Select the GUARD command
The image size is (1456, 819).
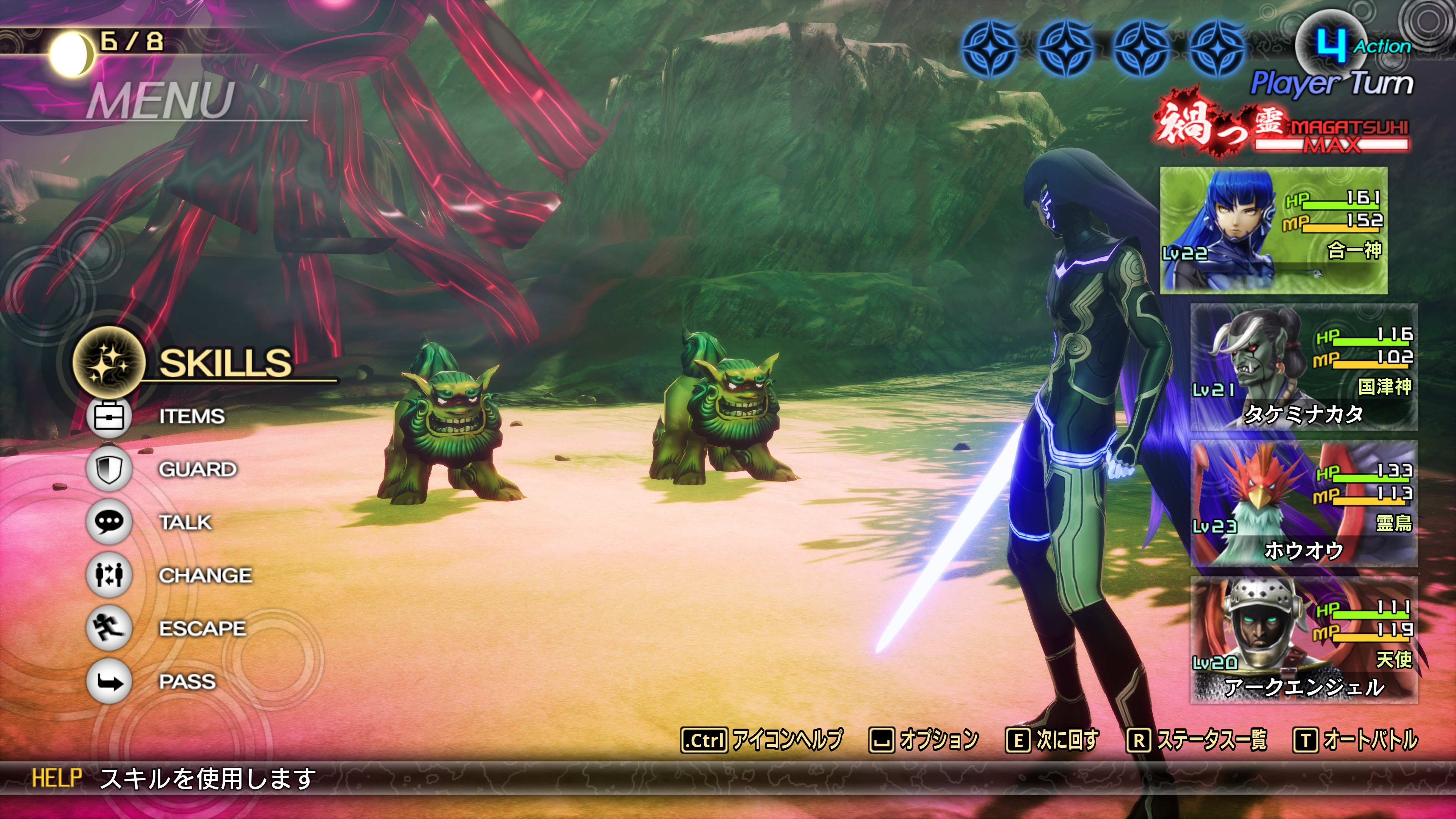197,469
